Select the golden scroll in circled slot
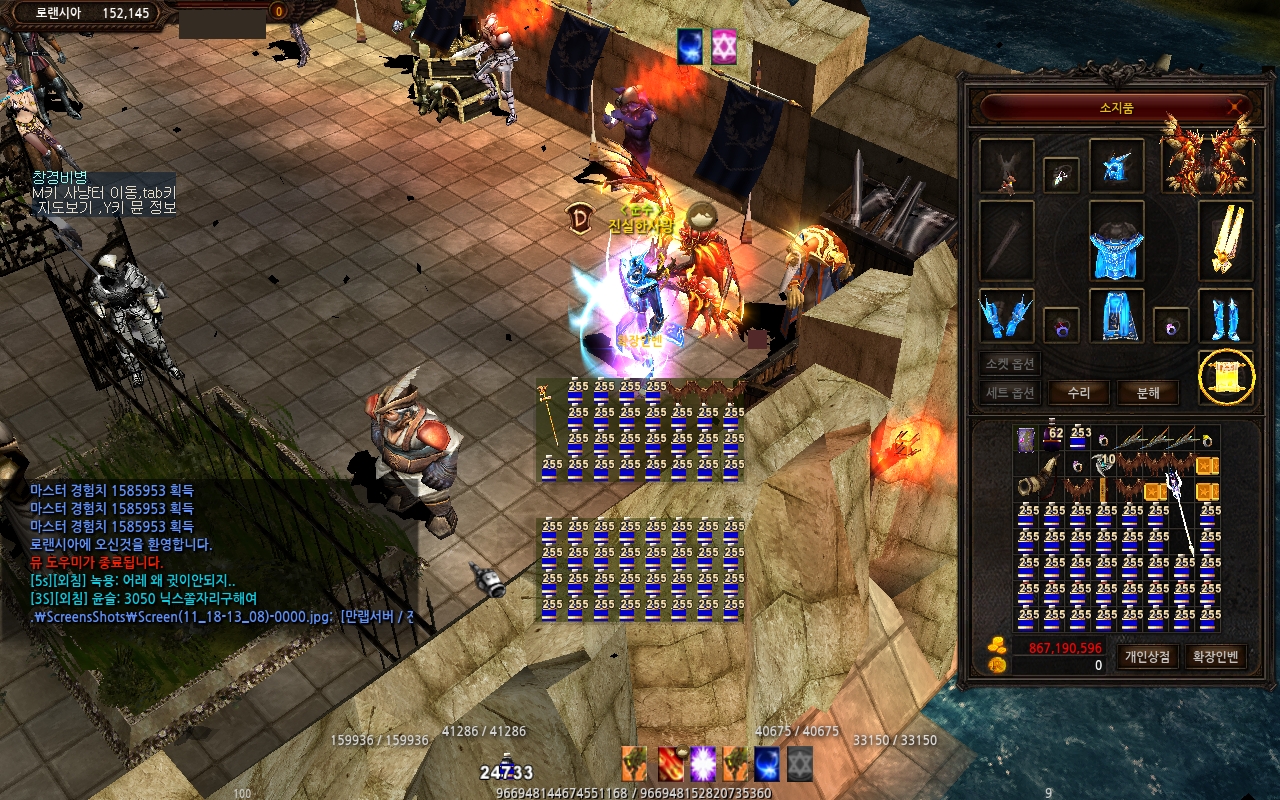The height and width of the screenshot is (800, 1280). (x=1226, y=378)
